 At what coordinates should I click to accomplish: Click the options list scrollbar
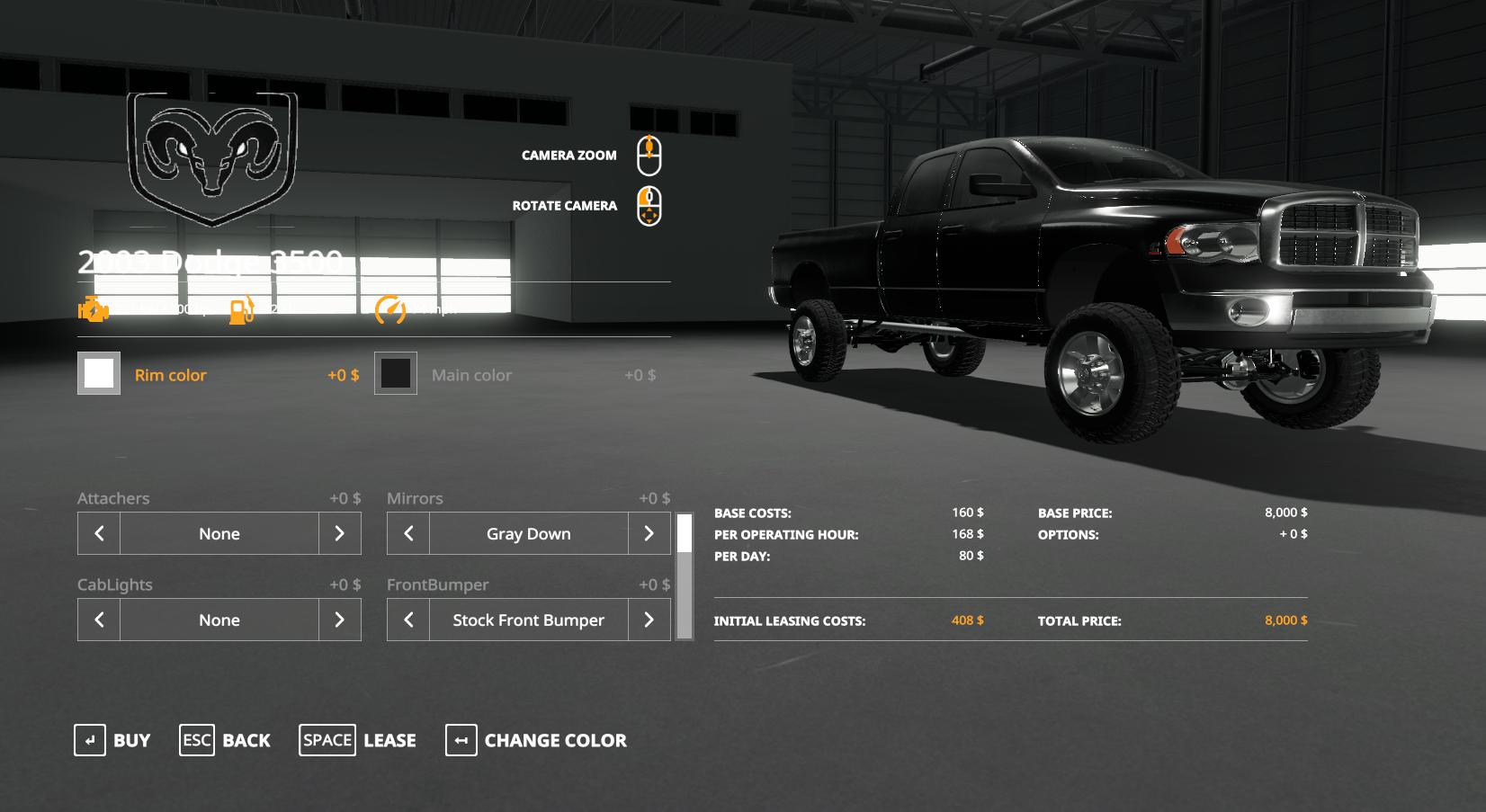pos(685,576)
